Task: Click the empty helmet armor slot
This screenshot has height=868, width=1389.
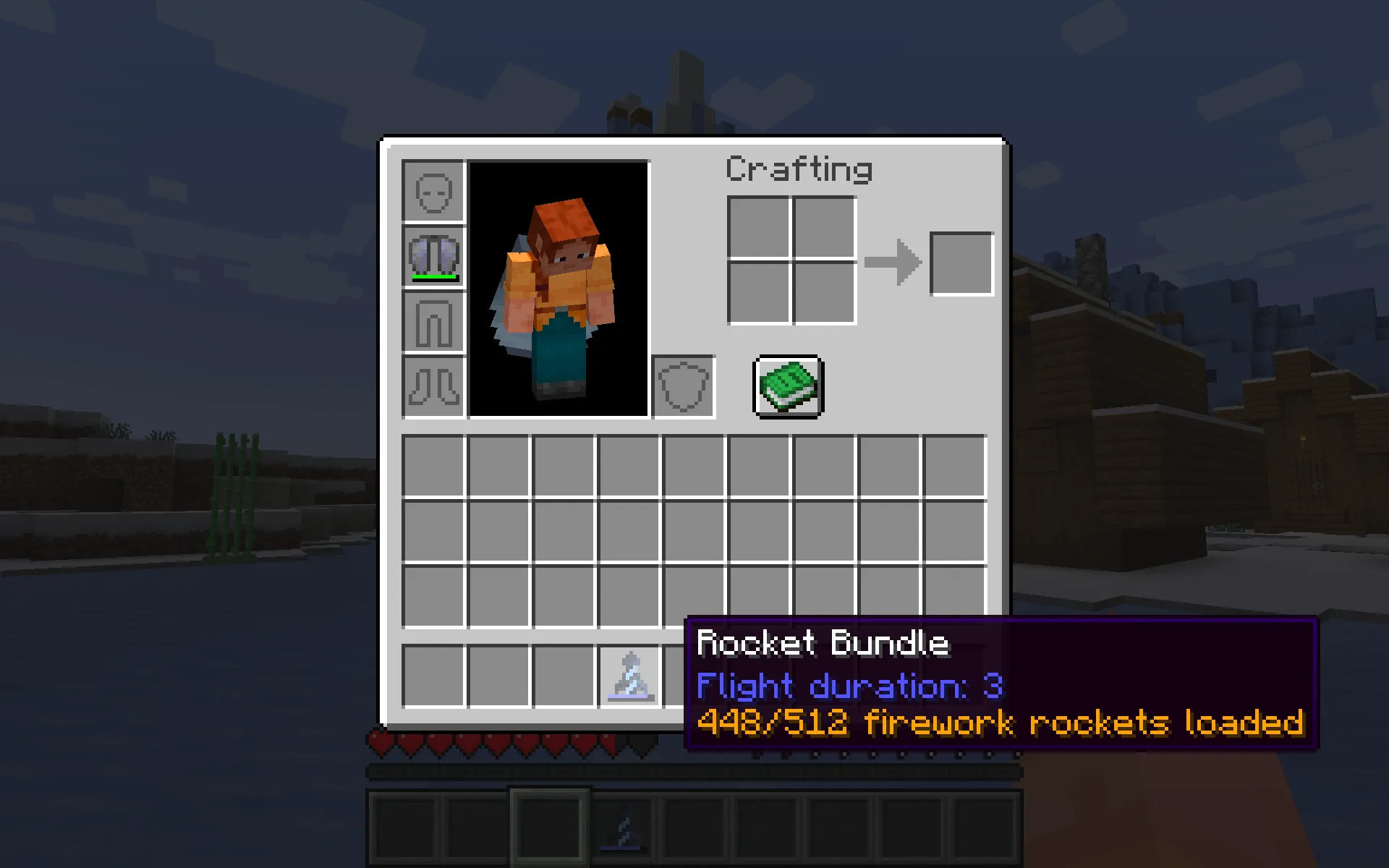Action: point(433,193)
